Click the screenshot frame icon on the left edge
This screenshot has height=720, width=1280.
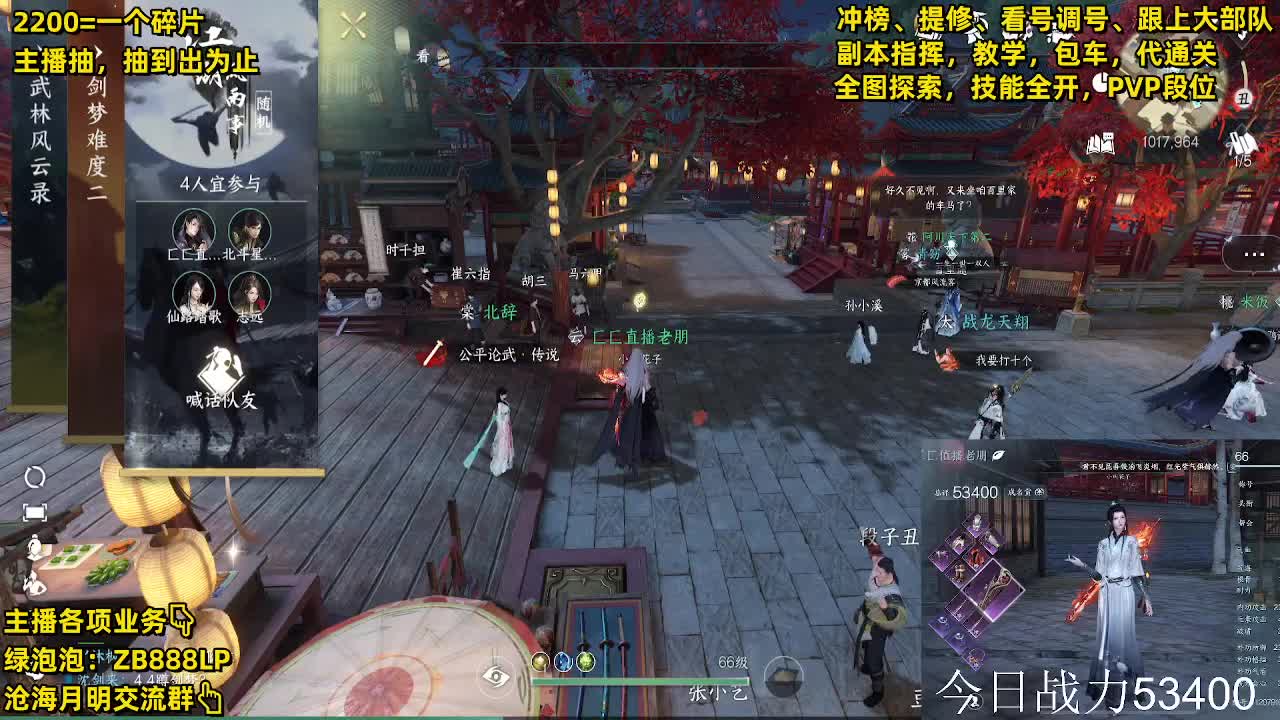(35, 512)
